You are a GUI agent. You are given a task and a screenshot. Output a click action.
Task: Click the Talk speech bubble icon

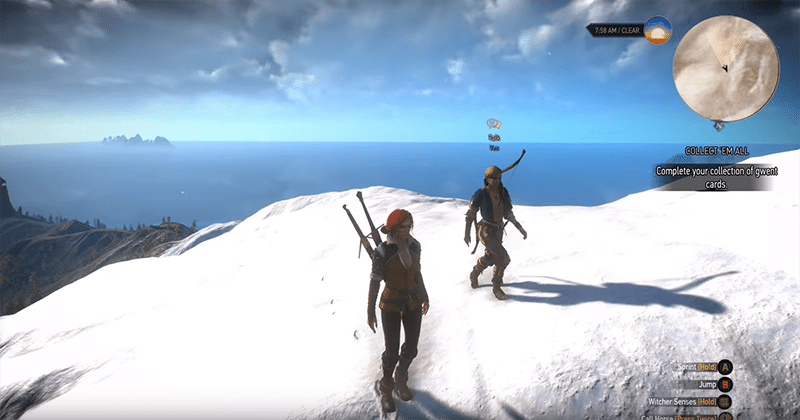click(x=493, y=124)
